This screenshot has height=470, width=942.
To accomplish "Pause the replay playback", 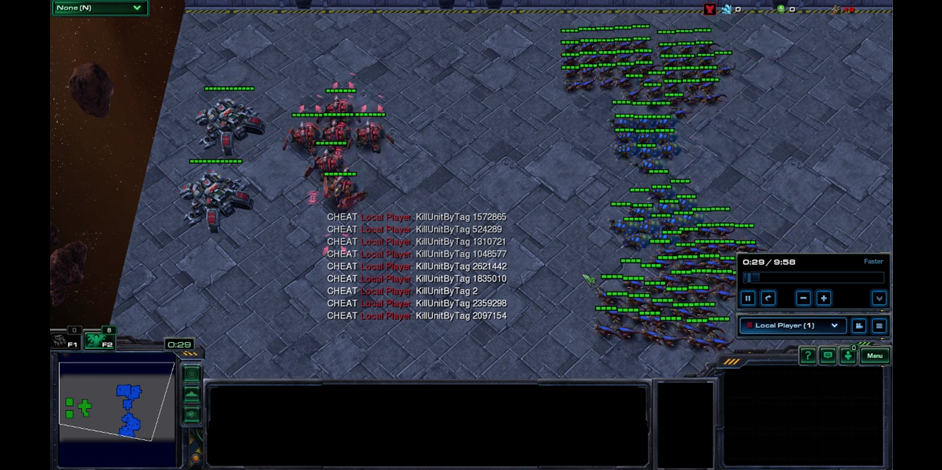I will (x=748, y=298).
